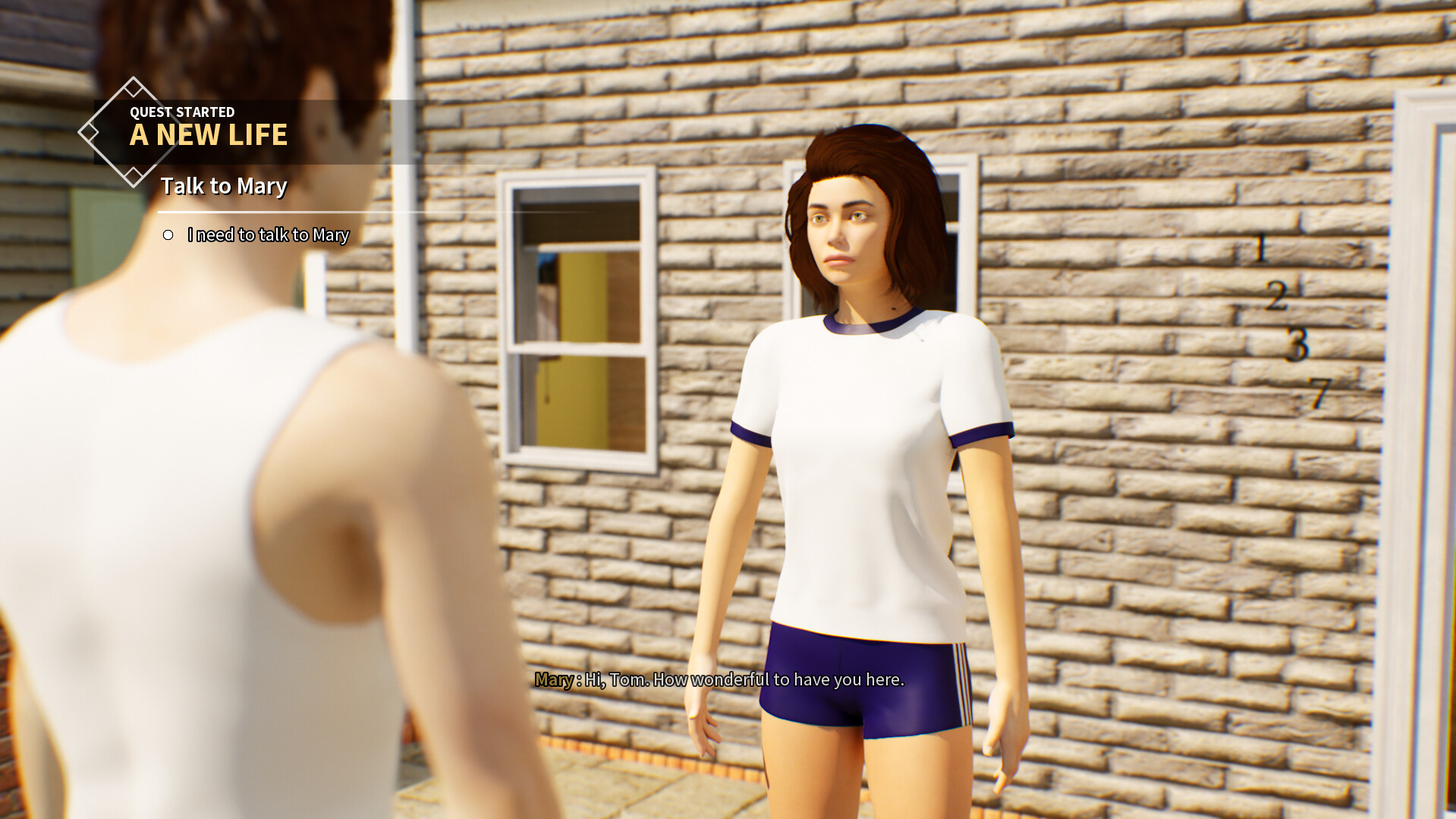Image resolution: width=1456 pixels, height=819 pixels.
Task: Collapse the 'A NEW LIFE' quest notification
Action: 209,135
